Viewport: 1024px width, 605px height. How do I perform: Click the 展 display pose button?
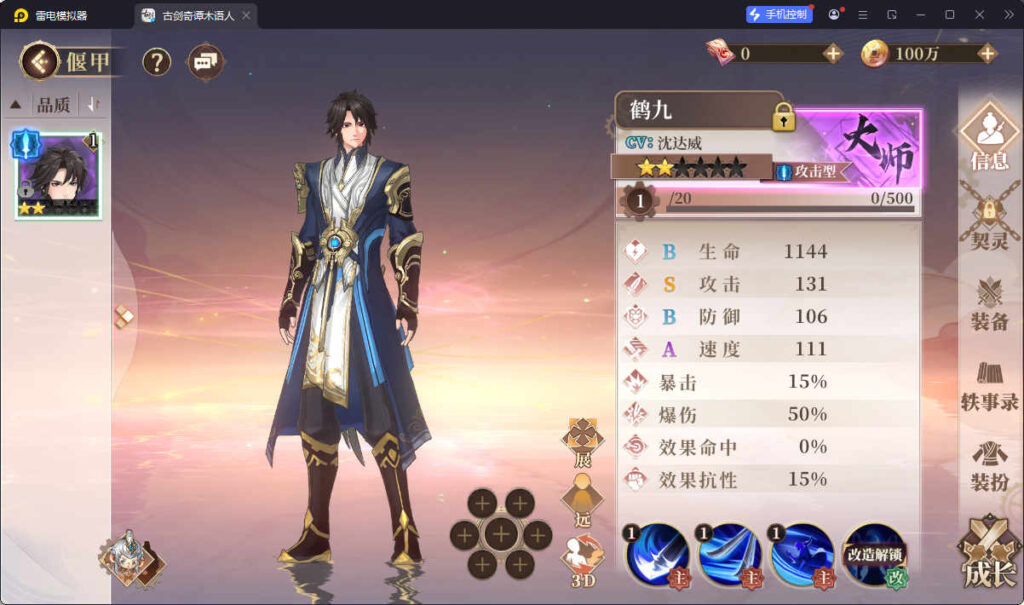click(x=582, y=442)
